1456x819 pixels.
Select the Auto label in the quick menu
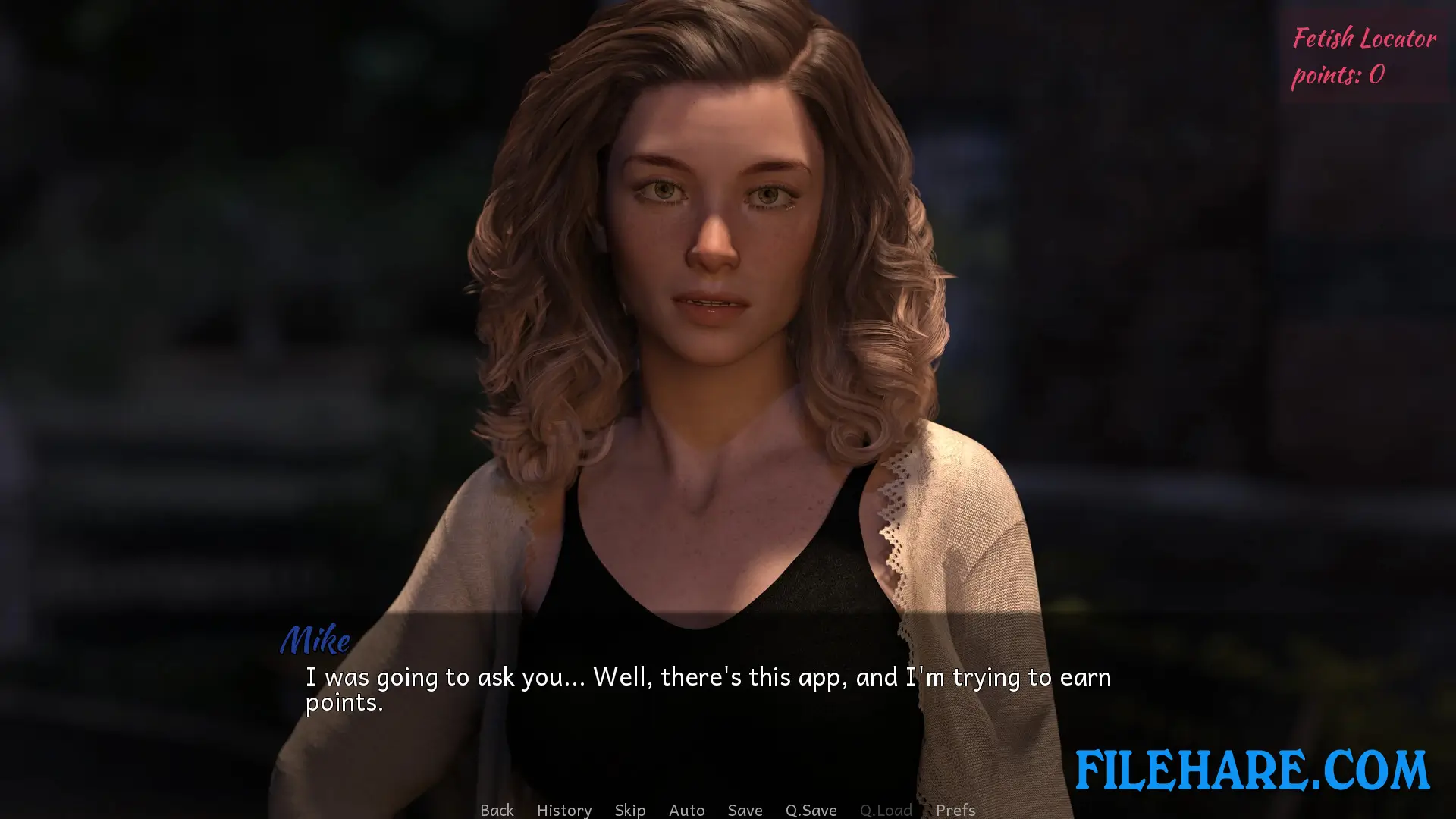click(686, 810)
